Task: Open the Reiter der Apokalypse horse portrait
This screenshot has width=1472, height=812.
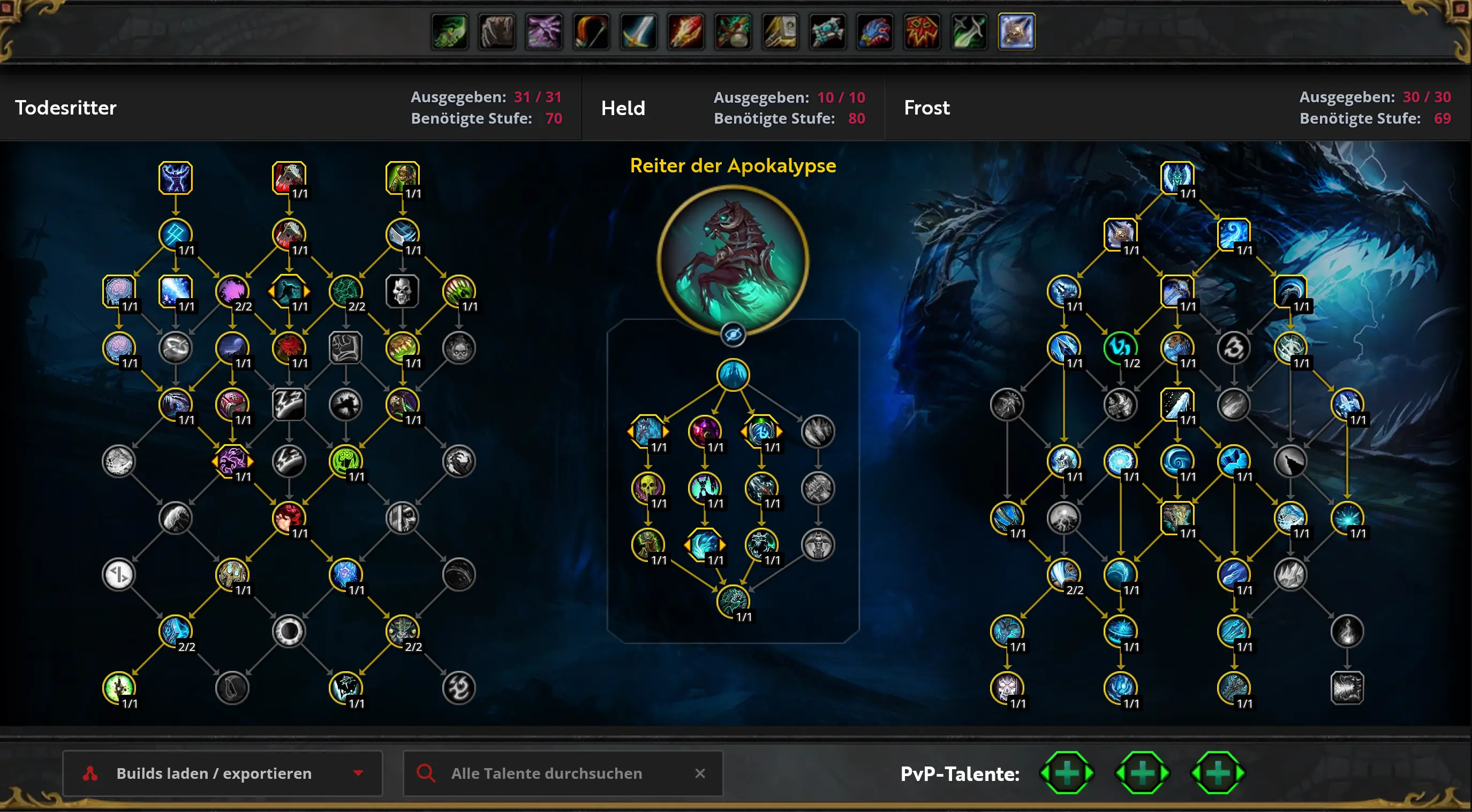Action: 733,260
